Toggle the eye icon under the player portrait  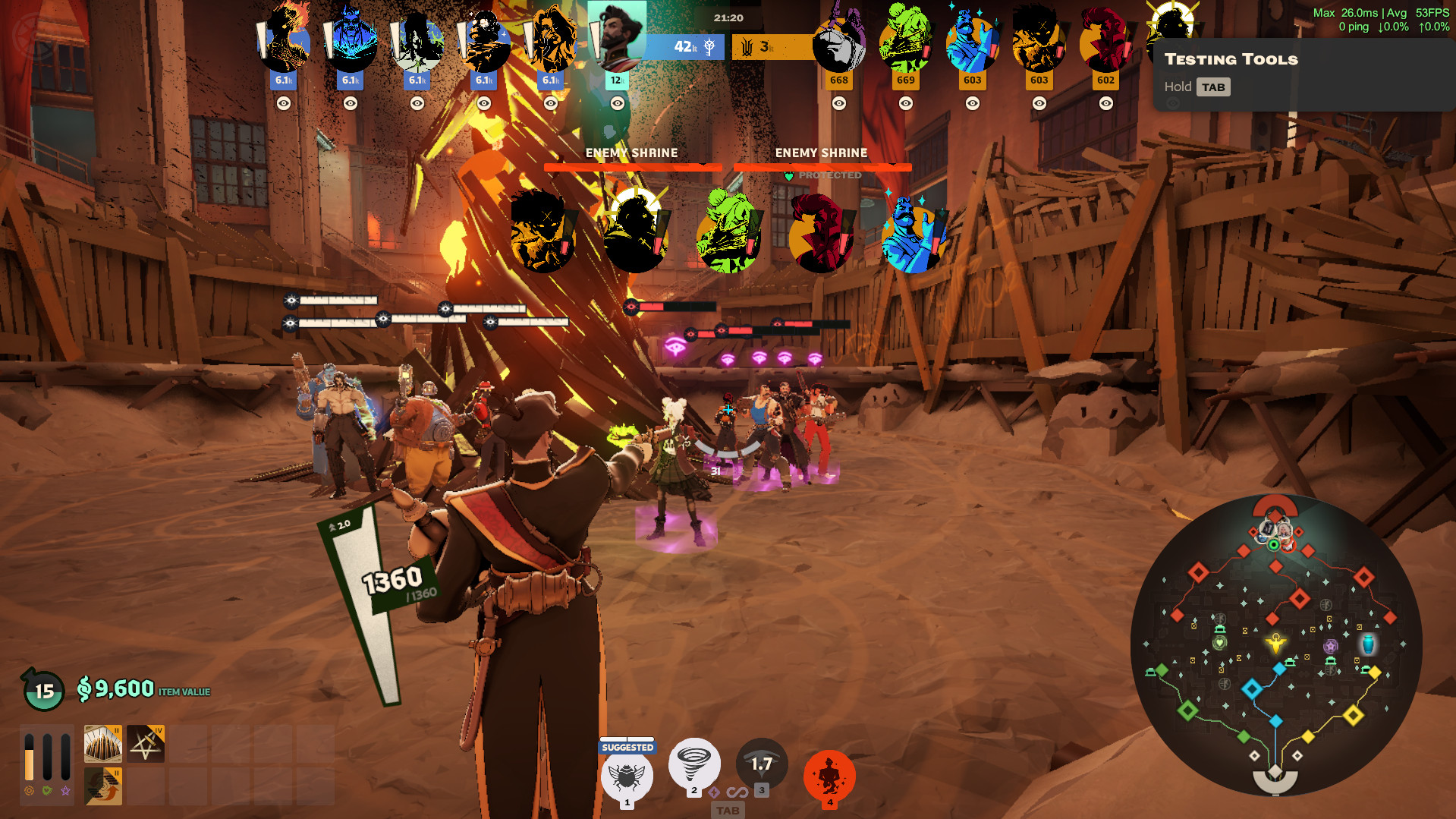[618, 103]
